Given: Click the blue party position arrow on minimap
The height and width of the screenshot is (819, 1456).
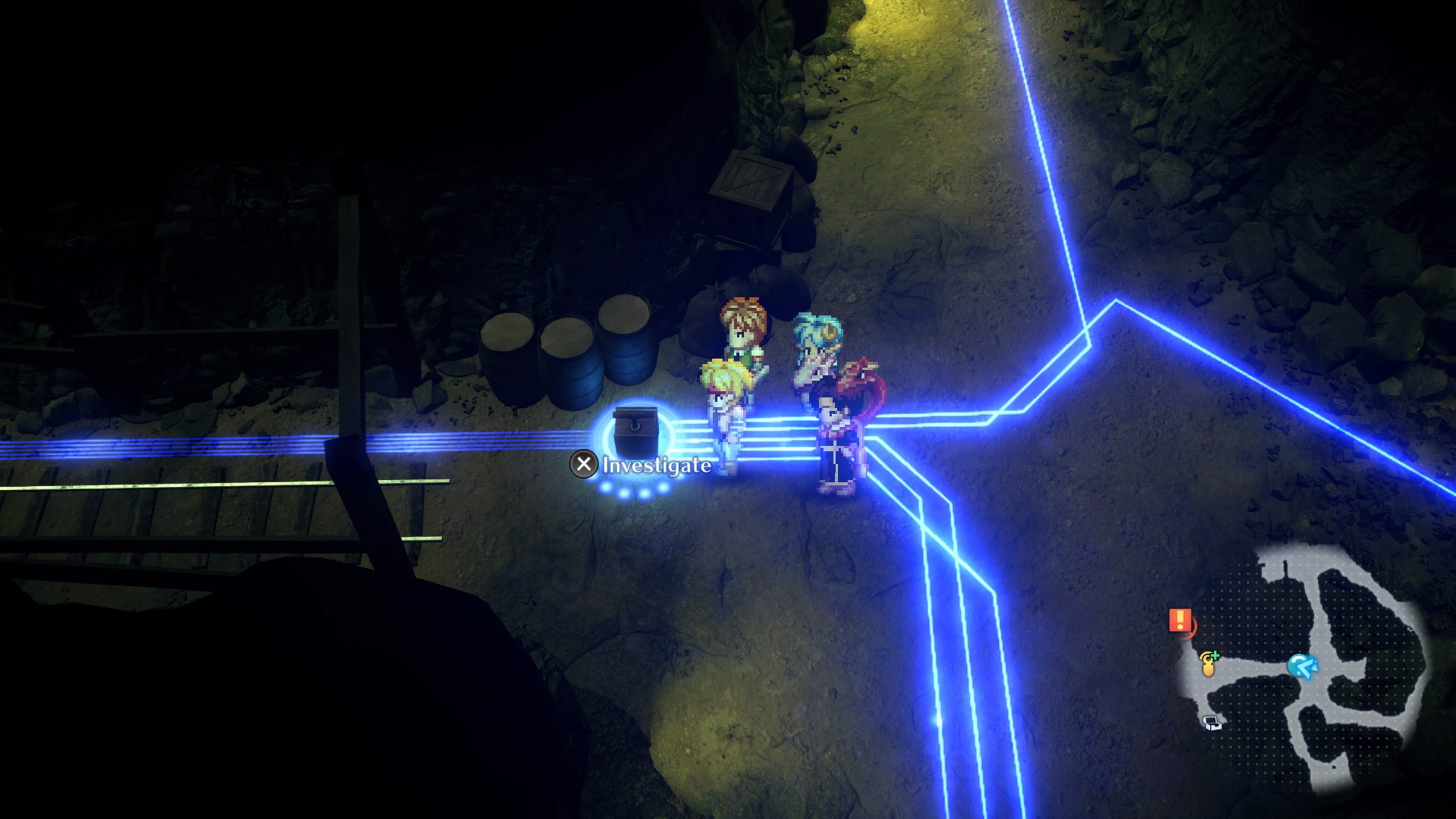Looking at the screenshot, I should tap(1302, 666).
